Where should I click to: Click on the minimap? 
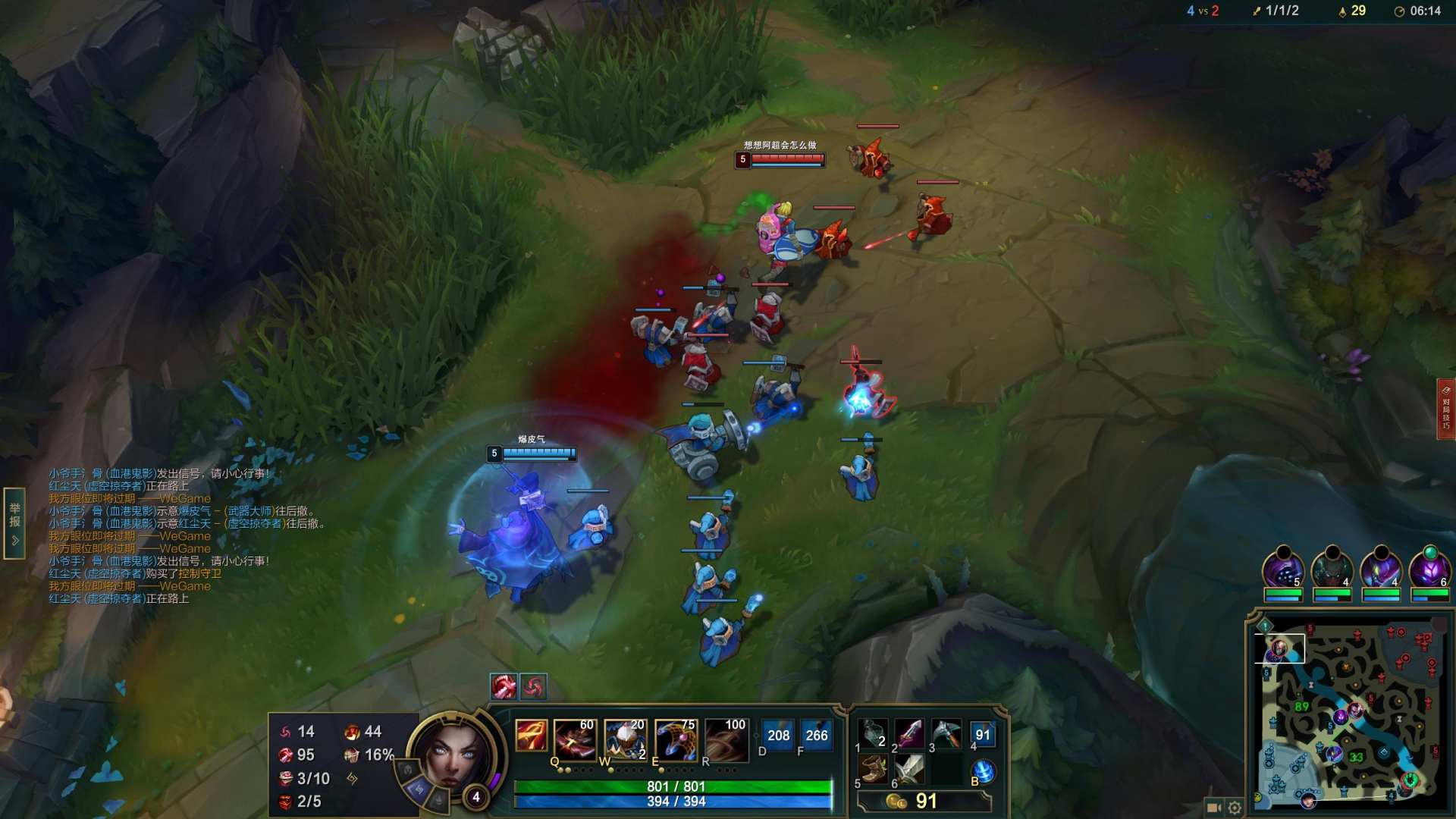point(1350,713)
